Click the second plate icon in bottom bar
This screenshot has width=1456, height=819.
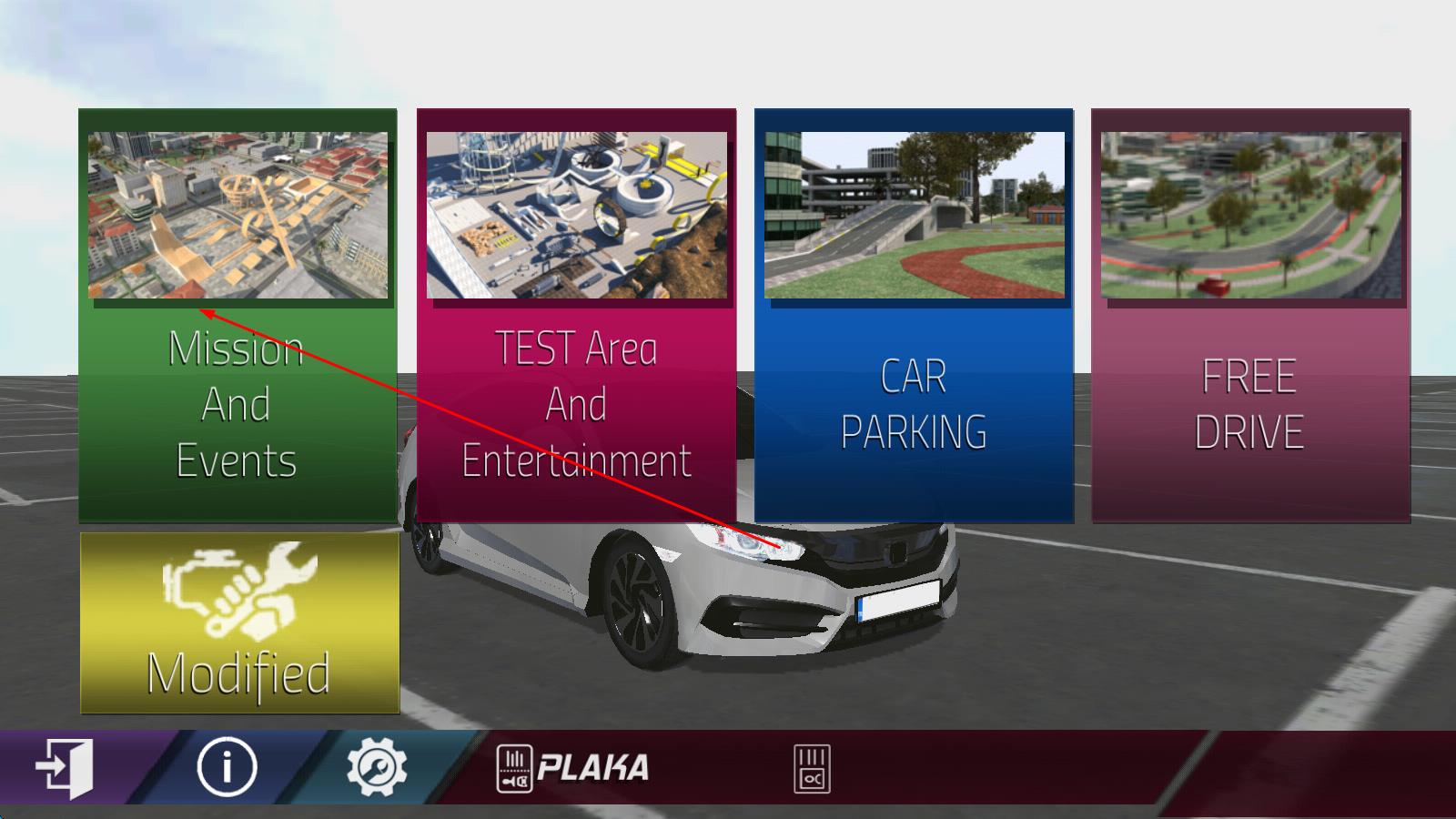tap(812, 769)
